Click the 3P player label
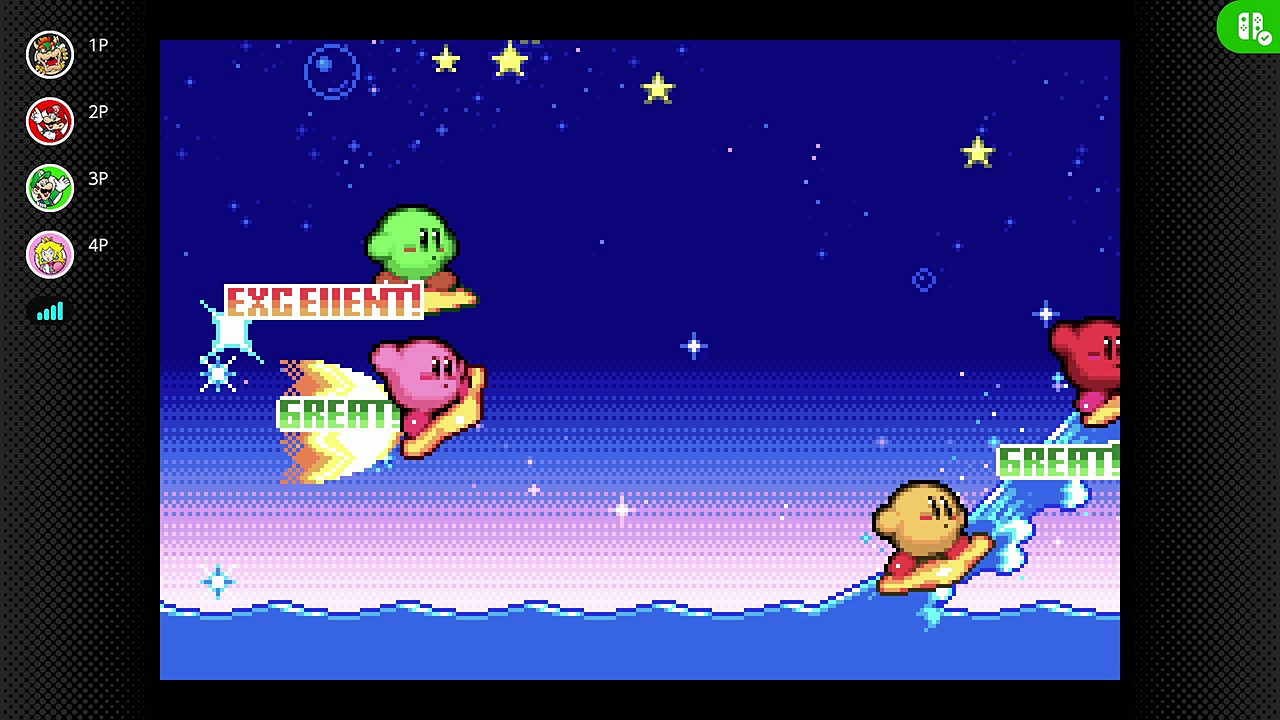1280x720 pixels. (x=97, y=178)
